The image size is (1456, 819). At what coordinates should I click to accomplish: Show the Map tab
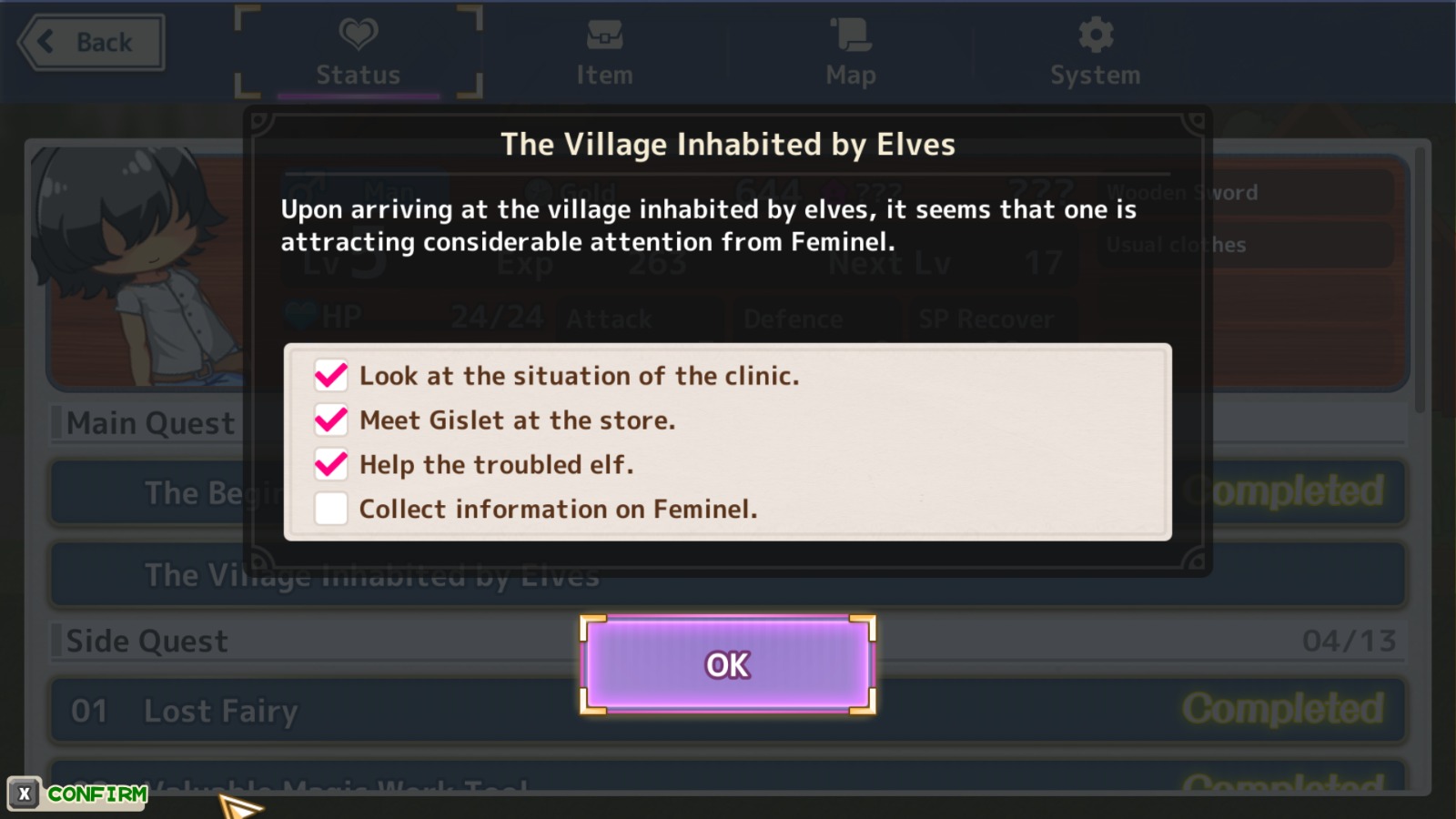pyautogui.click(x=851, y=54)
